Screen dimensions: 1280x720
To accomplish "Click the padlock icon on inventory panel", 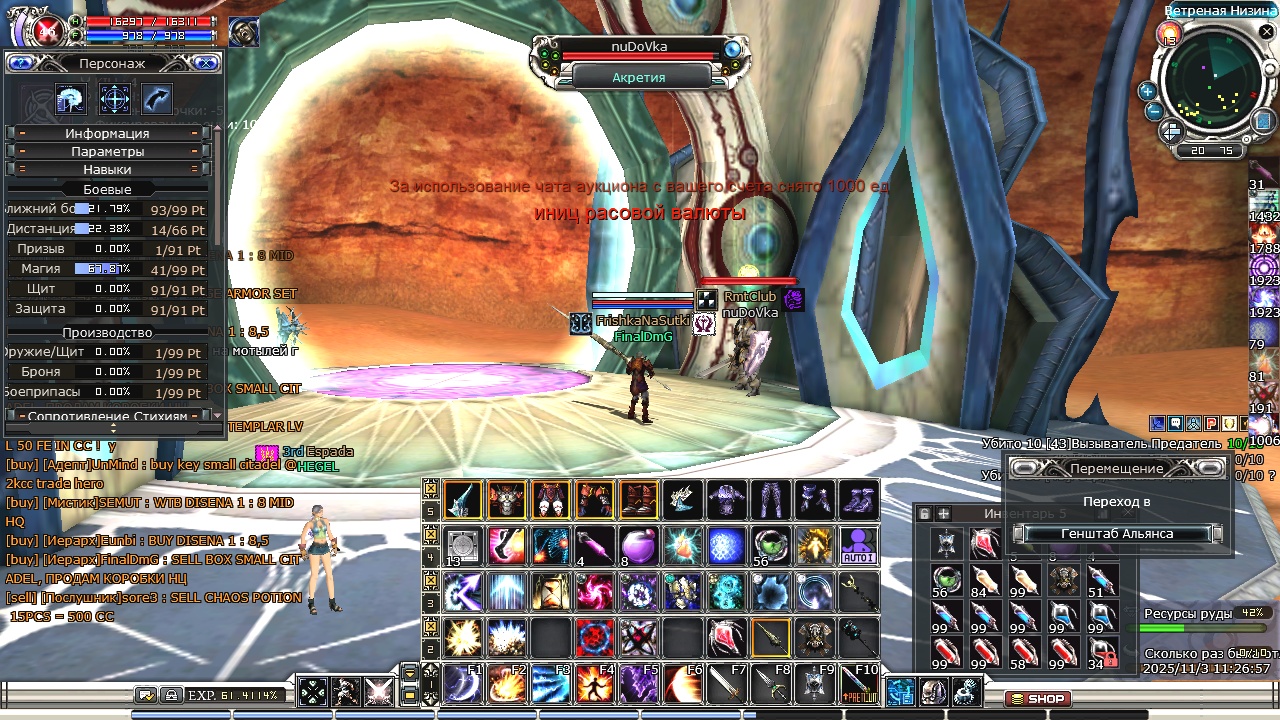I will (924, 514).
